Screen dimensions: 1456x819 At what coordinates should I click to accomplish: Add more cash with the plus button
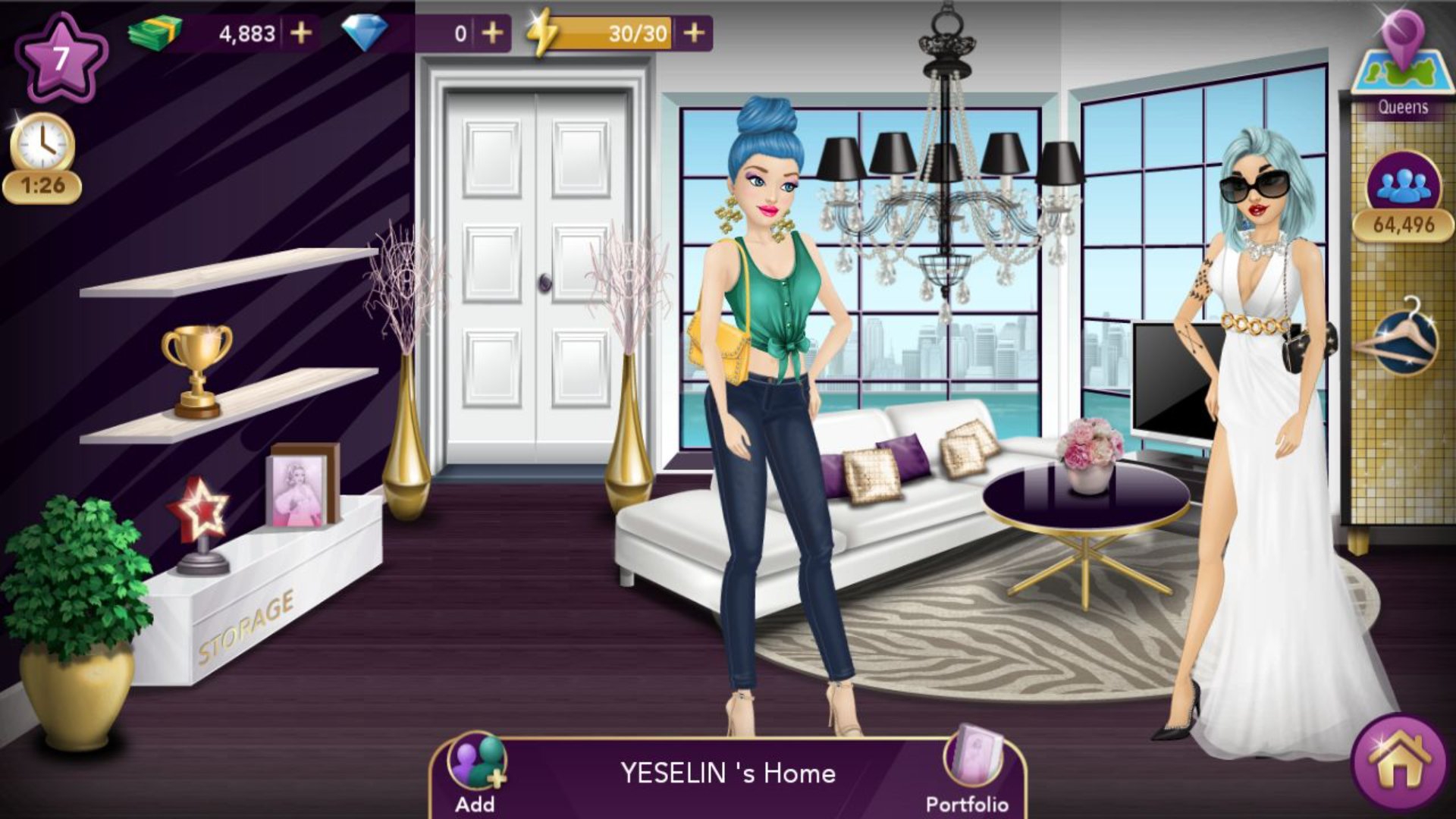coord(301,33)
